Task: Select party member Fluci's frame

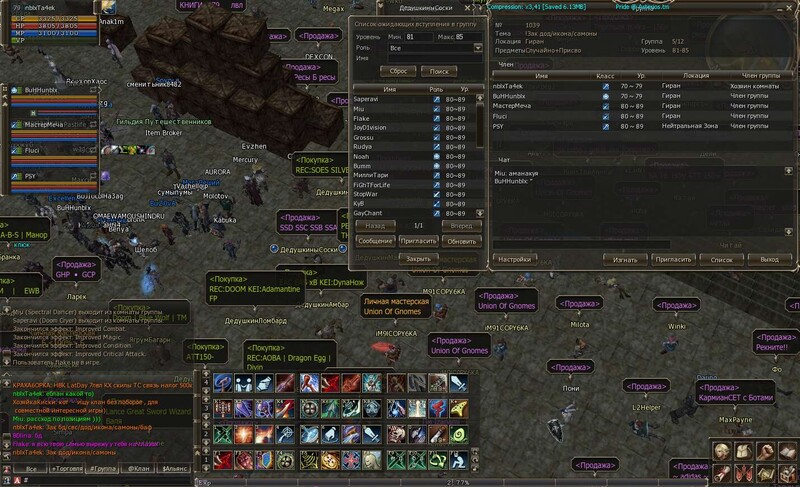Action: 40,150
